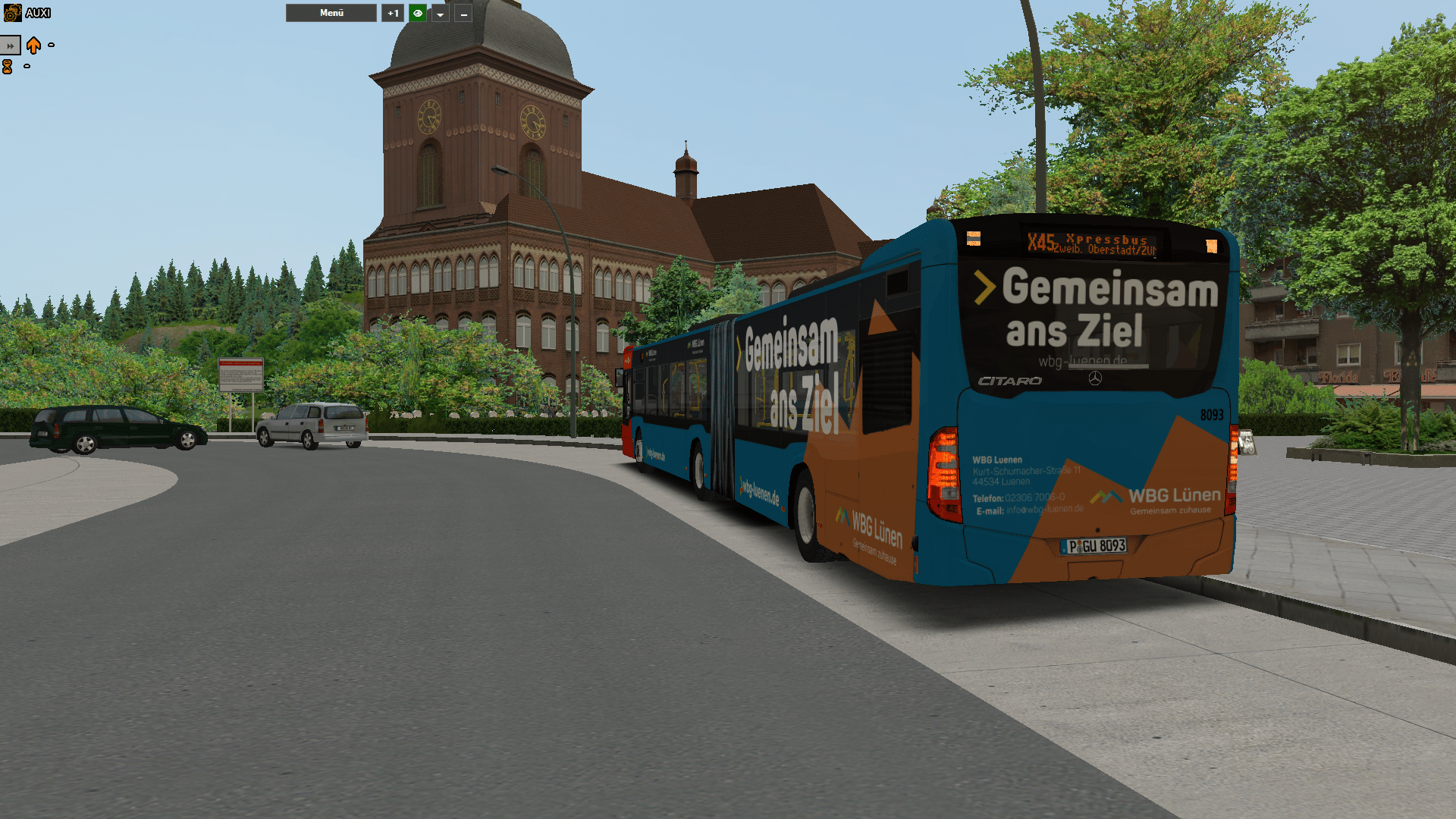Click the grey fast-forward arrows button
The width and height of the screenshot is (1456, 819).
(10, 45)
